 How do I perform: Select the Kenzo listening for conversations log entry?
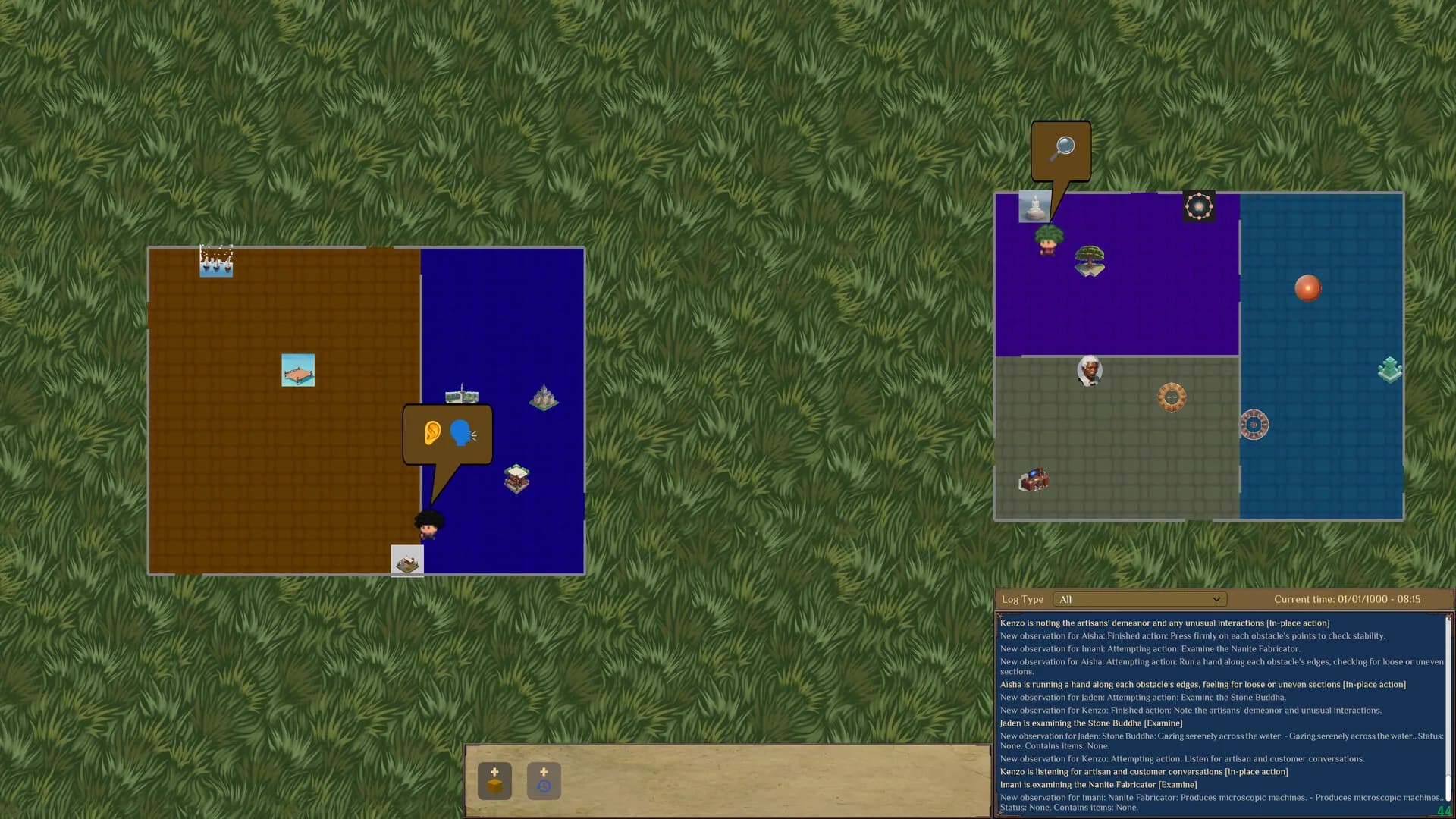point(1143,772)
